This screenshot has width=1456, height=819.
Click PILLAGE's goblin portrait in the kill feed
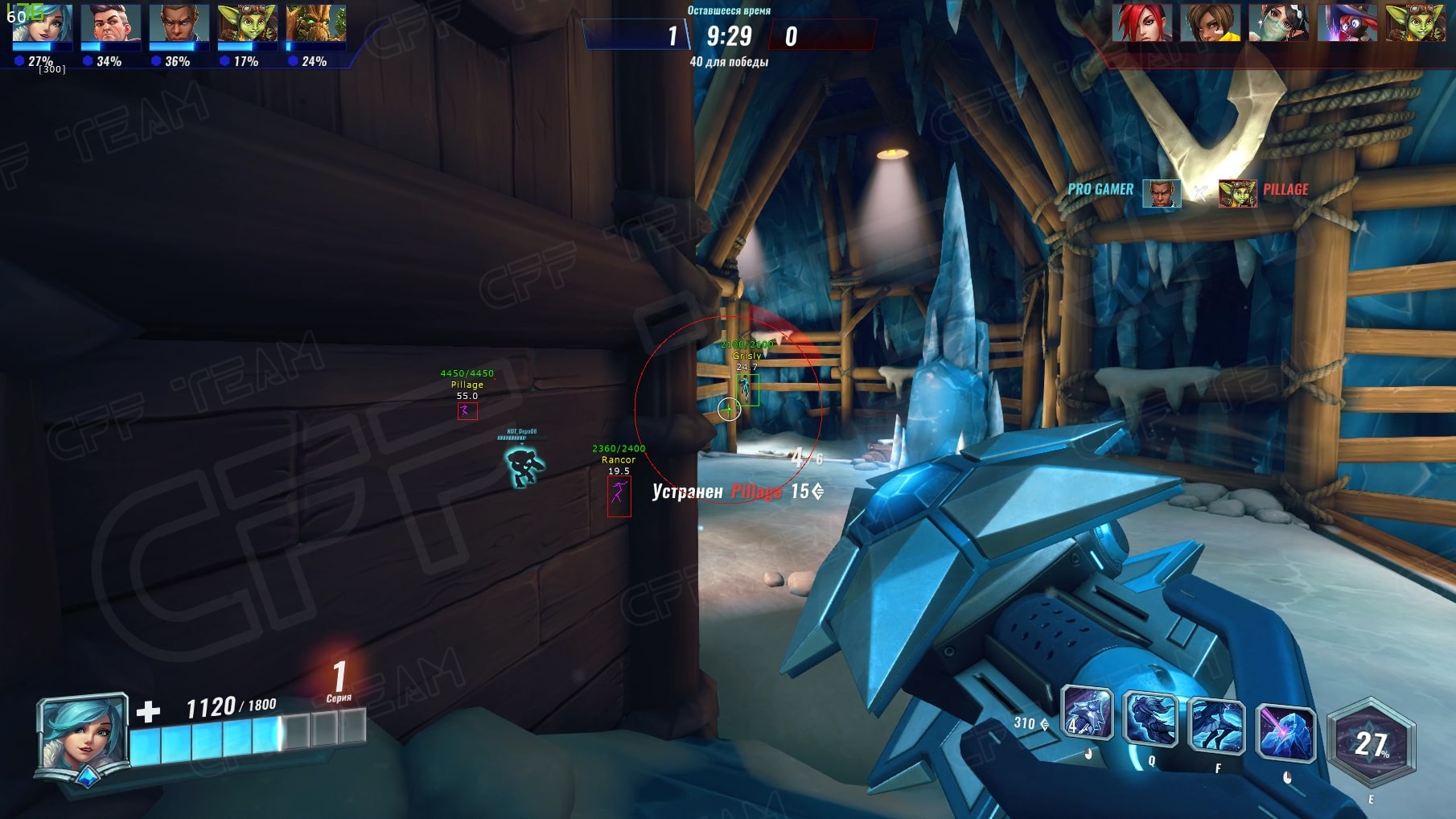(x=1237, y=193)
